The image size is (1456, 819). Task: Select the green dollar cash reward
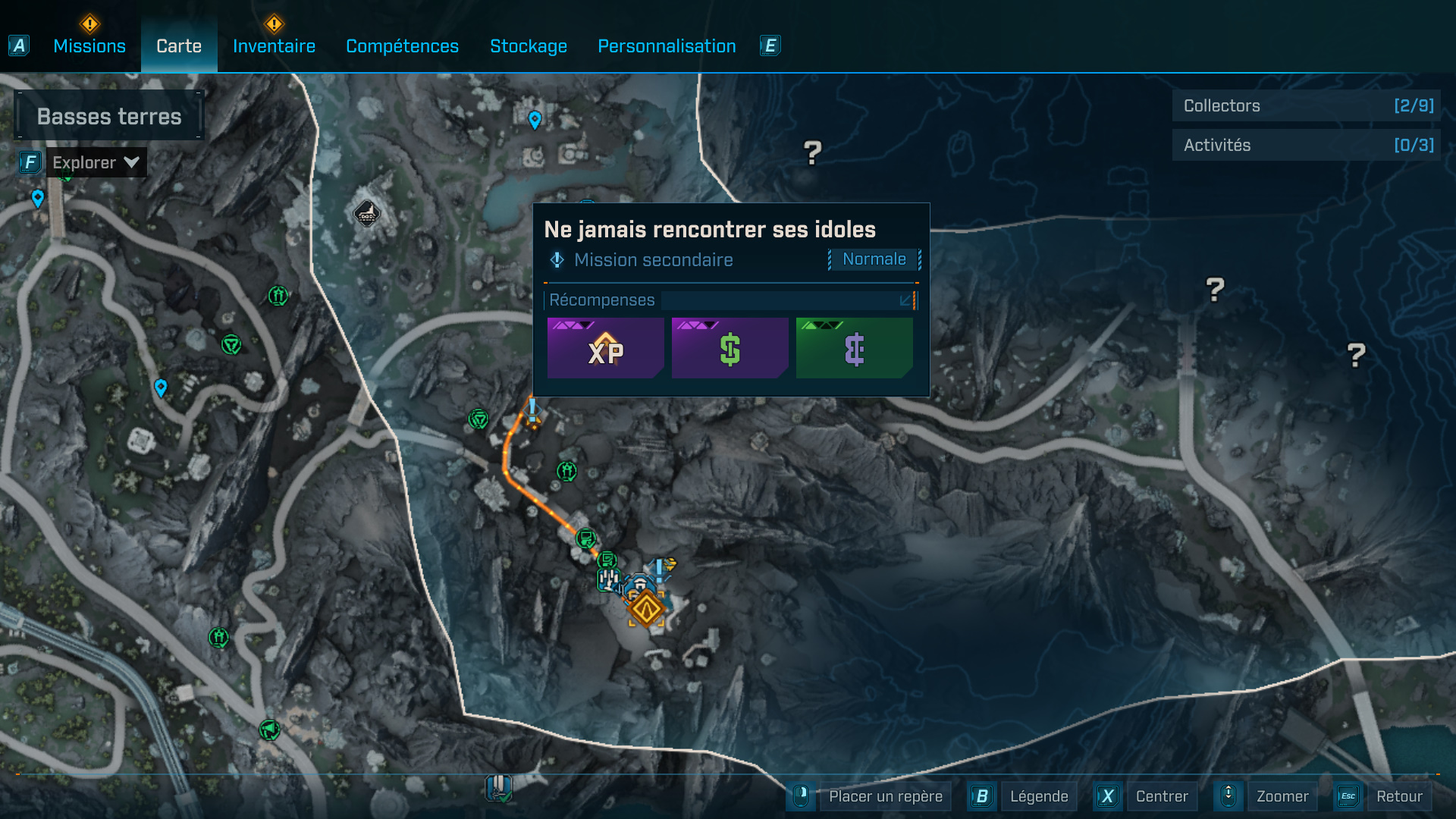coord(730,349)
